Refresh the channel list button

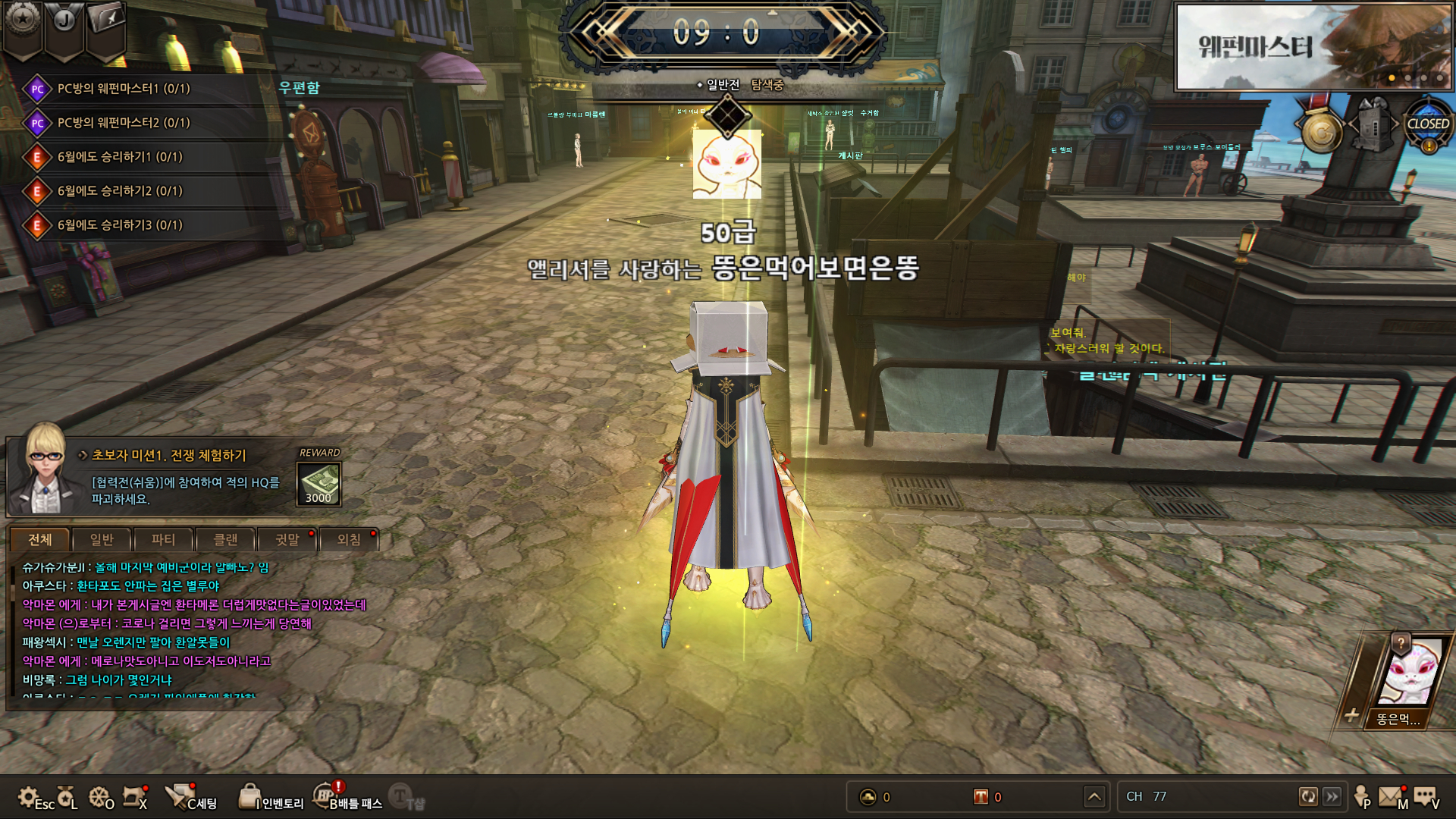[1308, 796]
